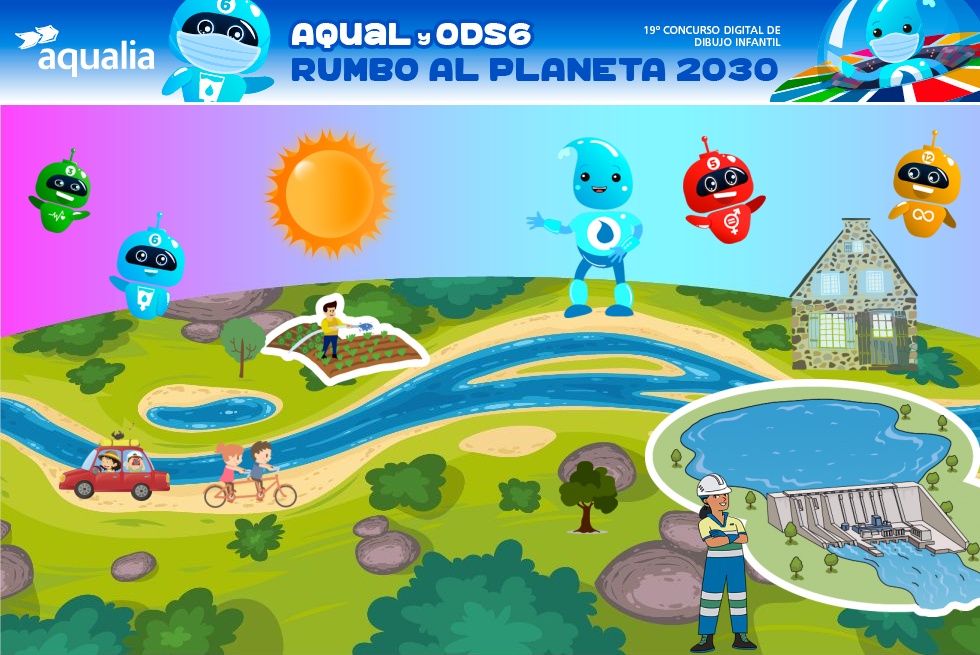Open the white-outlined farmer garden hotspot
Viewport: 980px width, 655px height.
click(x=345, y=338)
